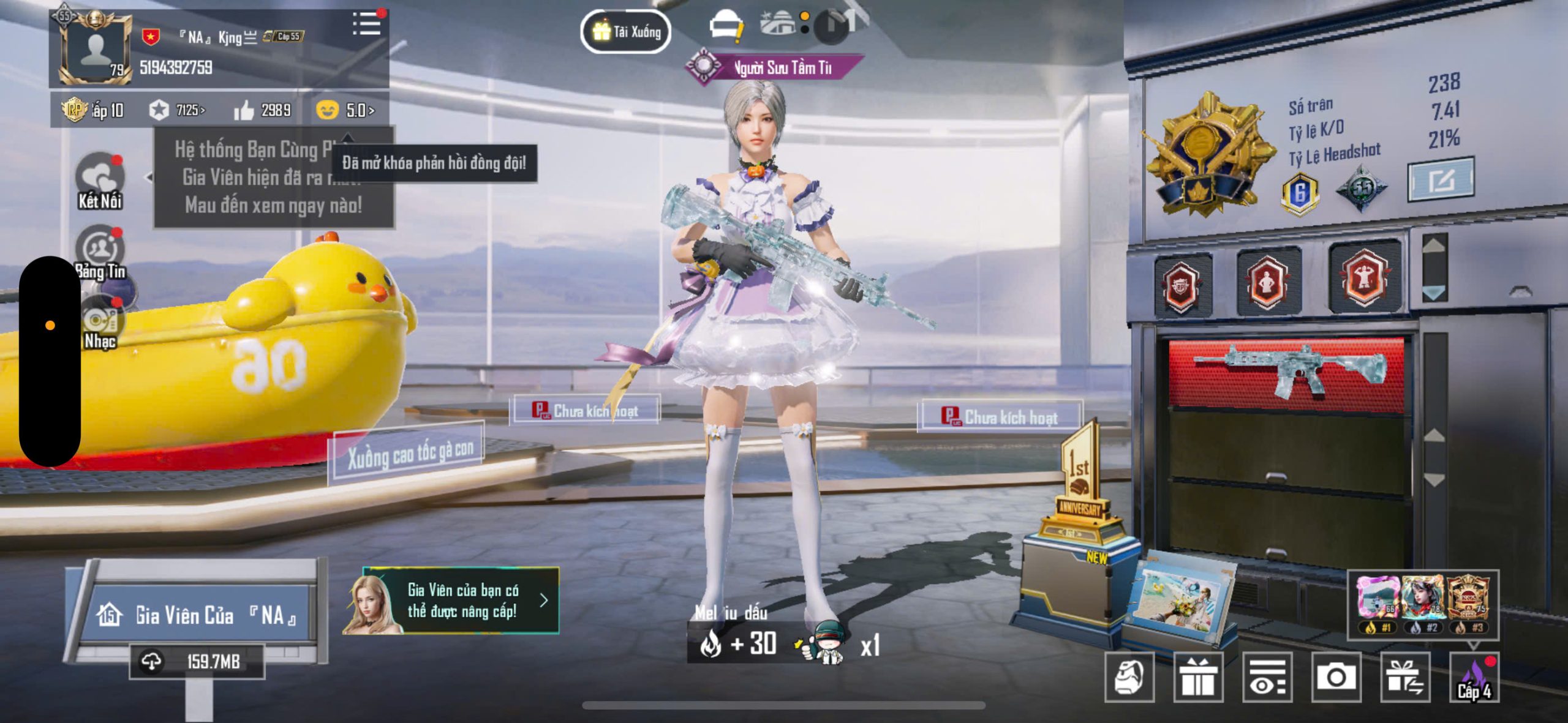Open the list menu beside the player name
This screenshot has height=723, width=1568.
366,24
